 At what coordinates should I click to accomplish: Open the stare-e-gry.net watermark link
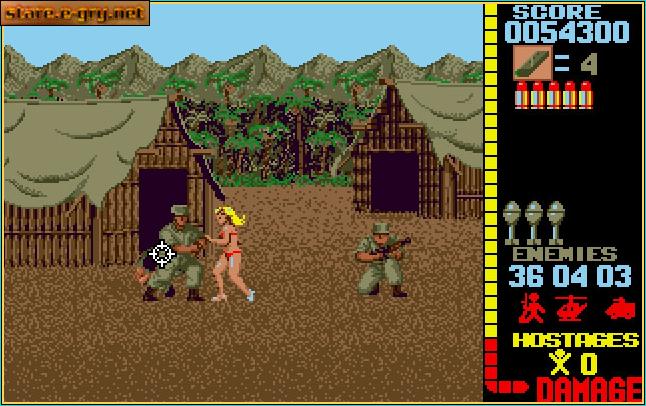point(75,13)
